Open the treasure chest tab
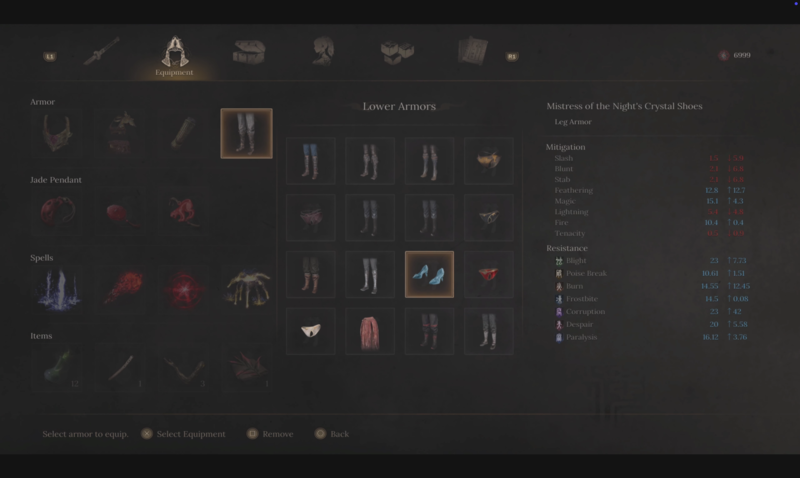 point(248,52)
